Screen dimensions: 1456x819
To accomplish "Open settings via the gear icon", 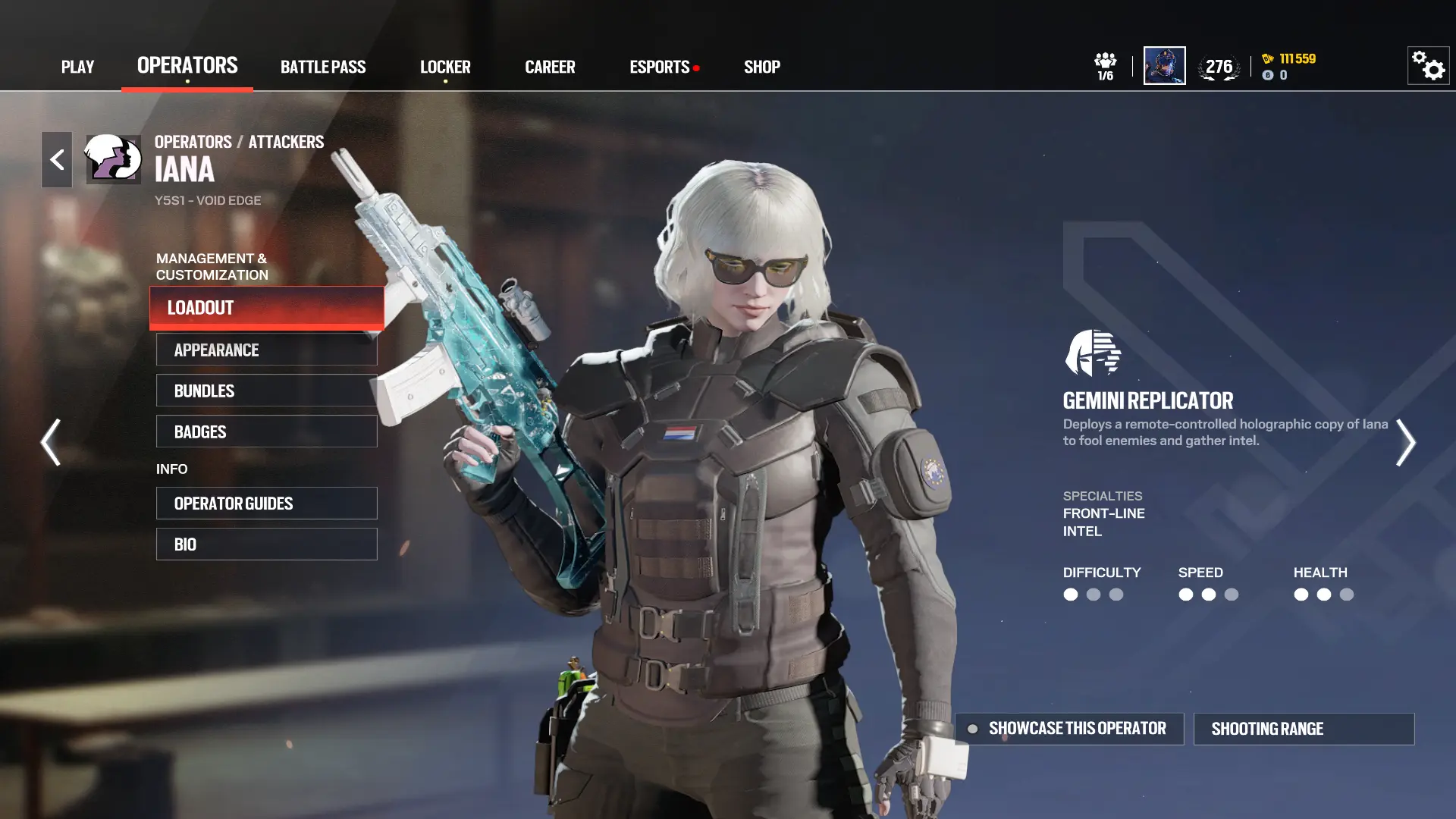I will click(1429, 66).
